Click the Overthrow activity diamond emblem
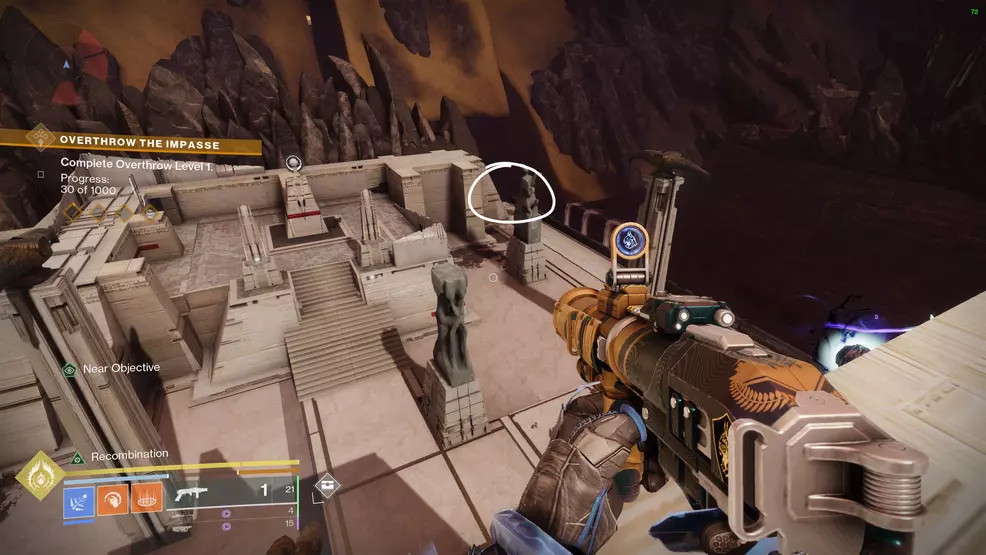 pos(40,137)
